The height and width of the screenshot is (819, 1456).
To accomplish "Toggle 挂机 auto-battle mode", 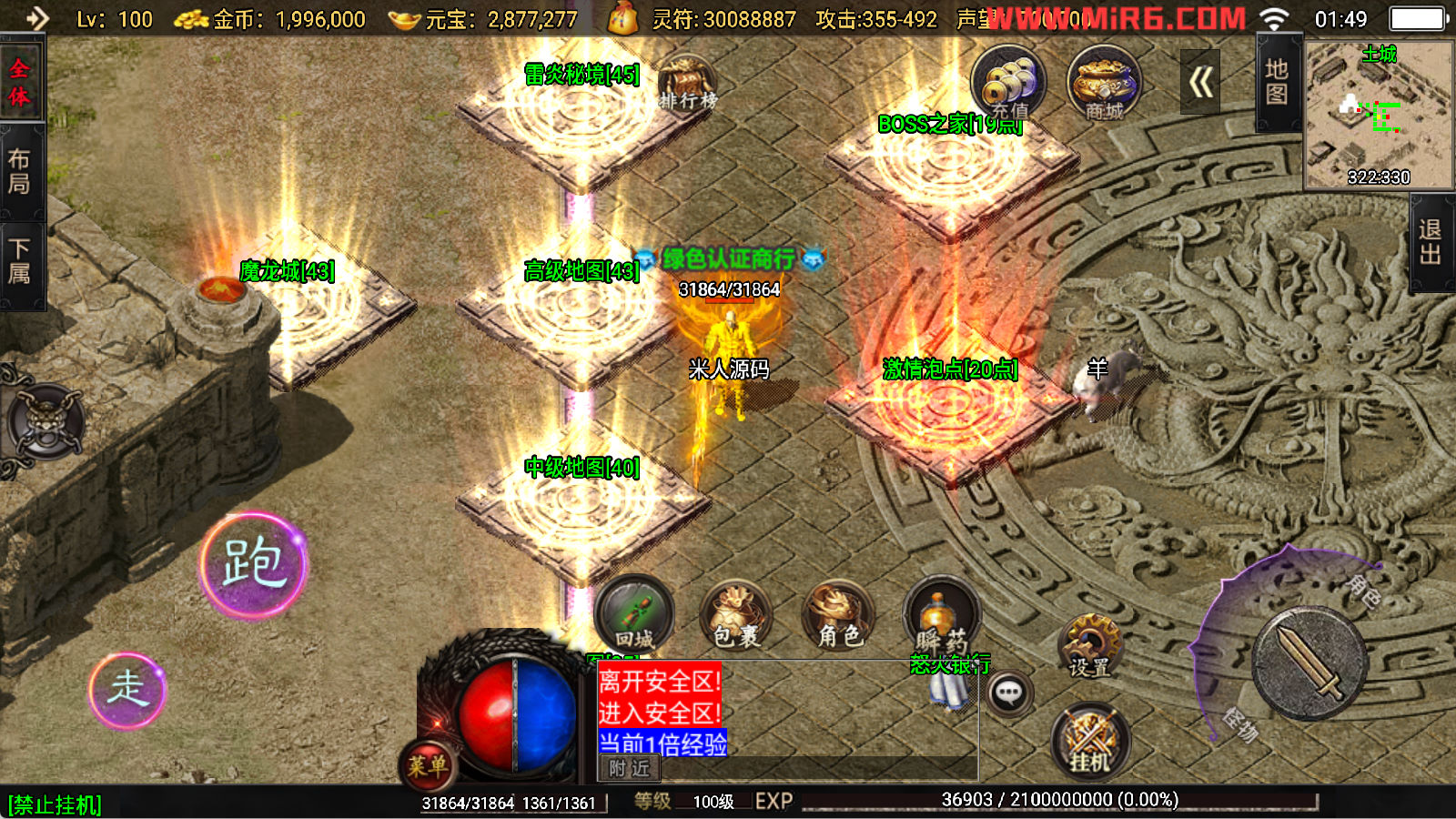I will 1090,742.
